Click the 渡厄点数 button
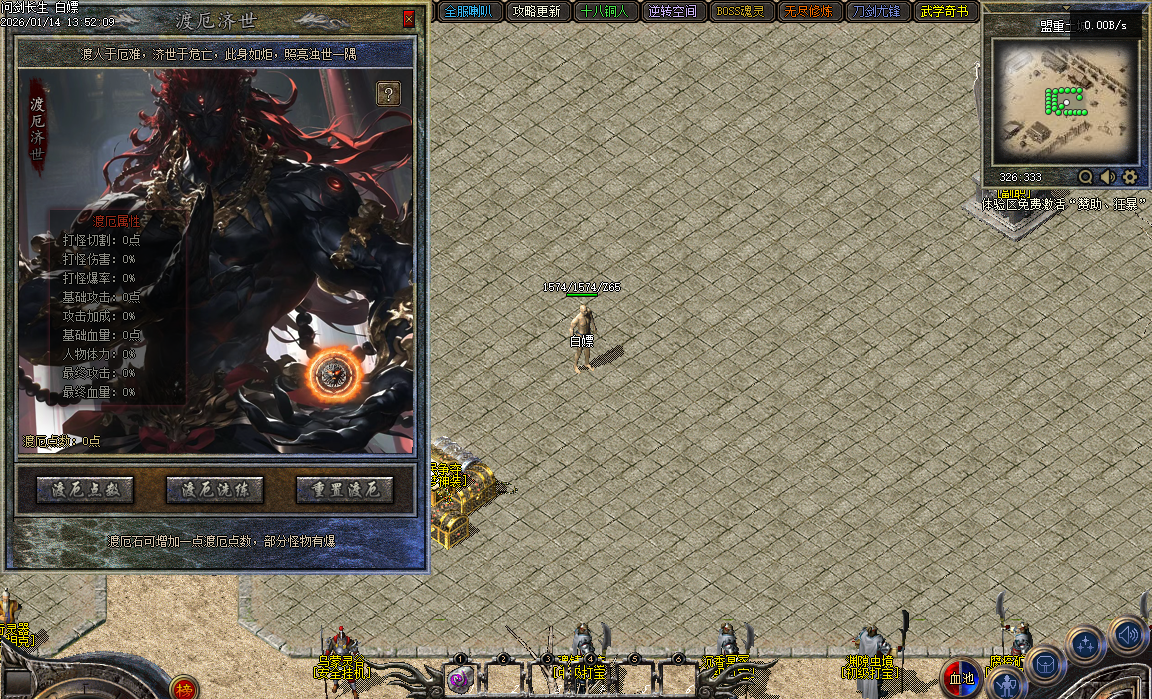 tap(85, 490)
